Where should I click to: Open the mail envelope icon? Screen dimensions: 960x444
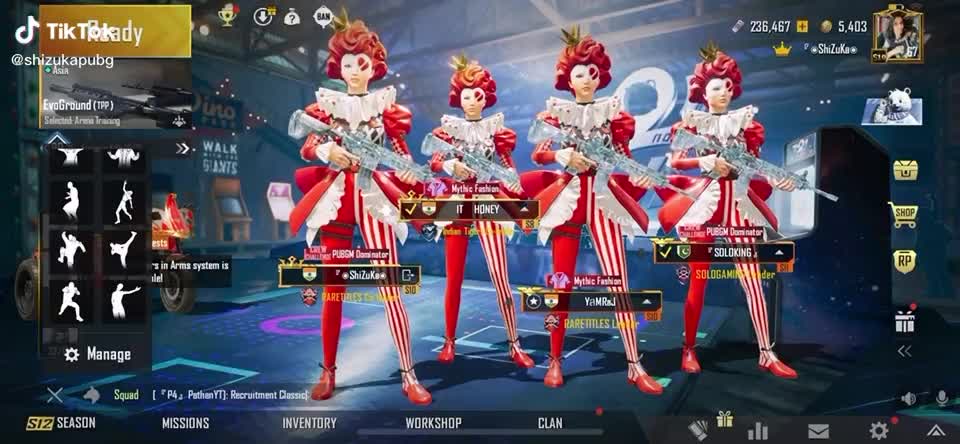click(819, 430)
